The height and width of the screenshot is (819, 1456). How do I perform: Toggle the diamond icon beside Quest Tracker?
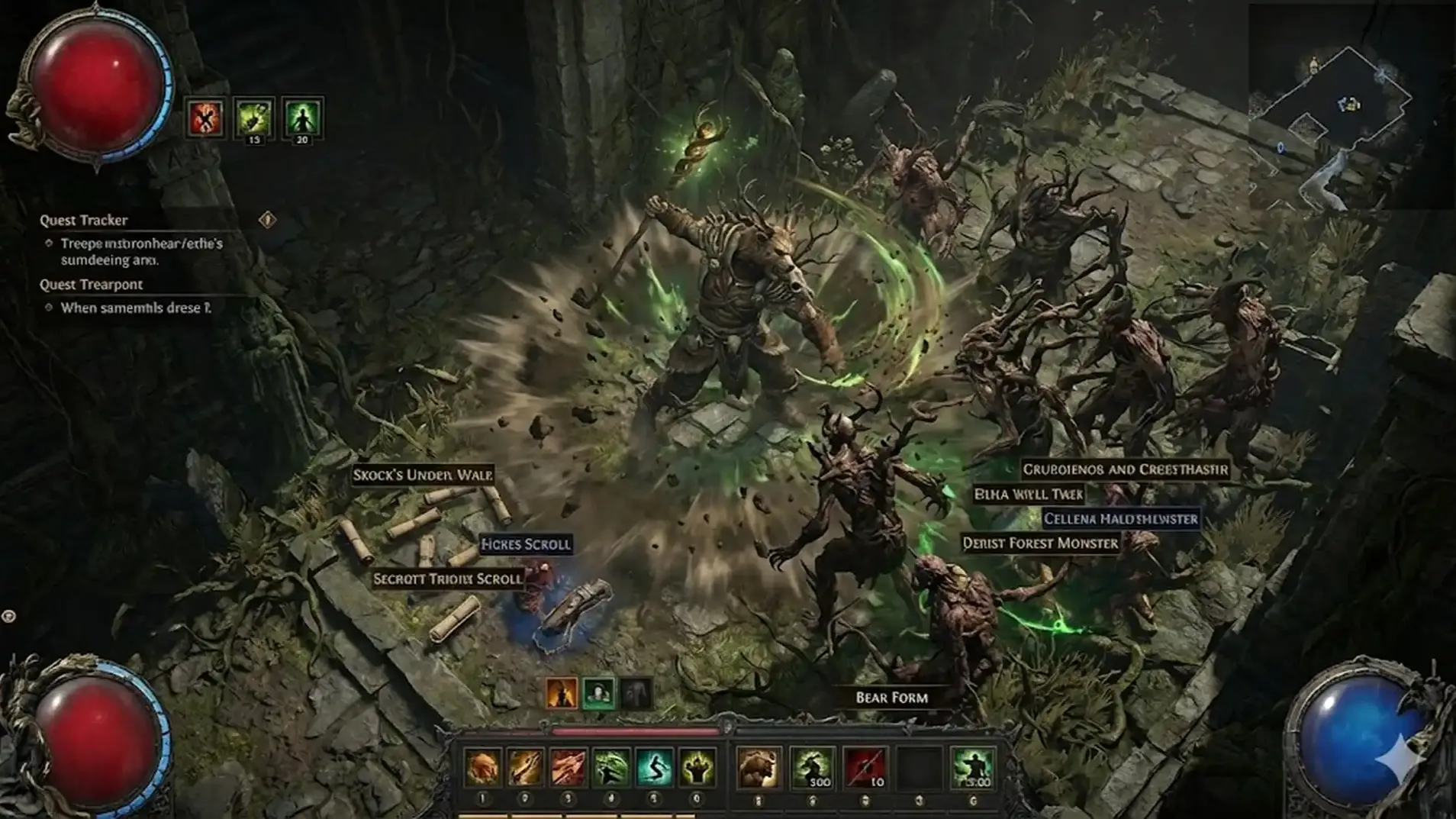pos(267,220)
